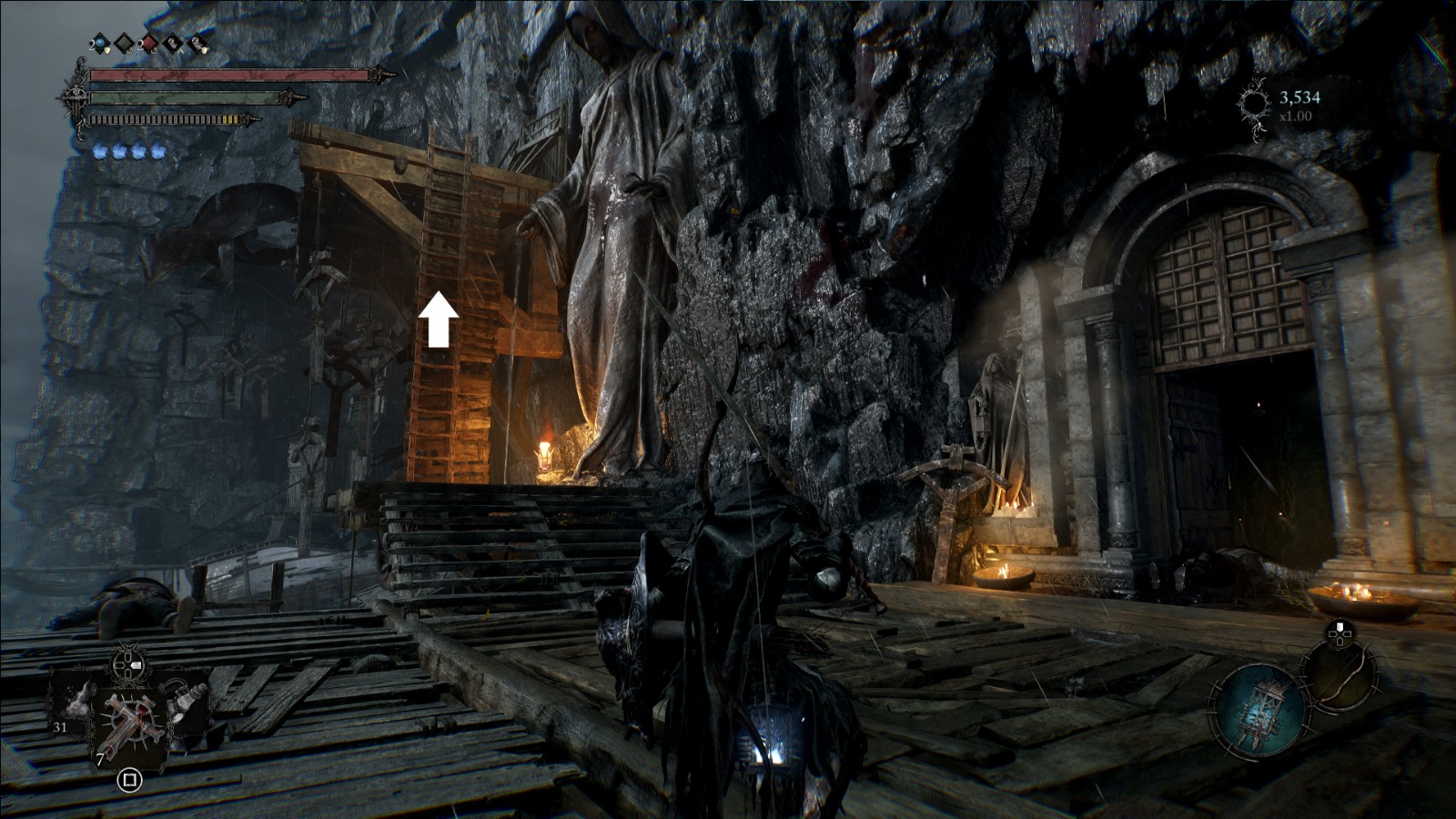This screenshot has width=1456, height=819.
Task: Click a blue Soulflay charge flame icon
Action: tap(100, 151)
